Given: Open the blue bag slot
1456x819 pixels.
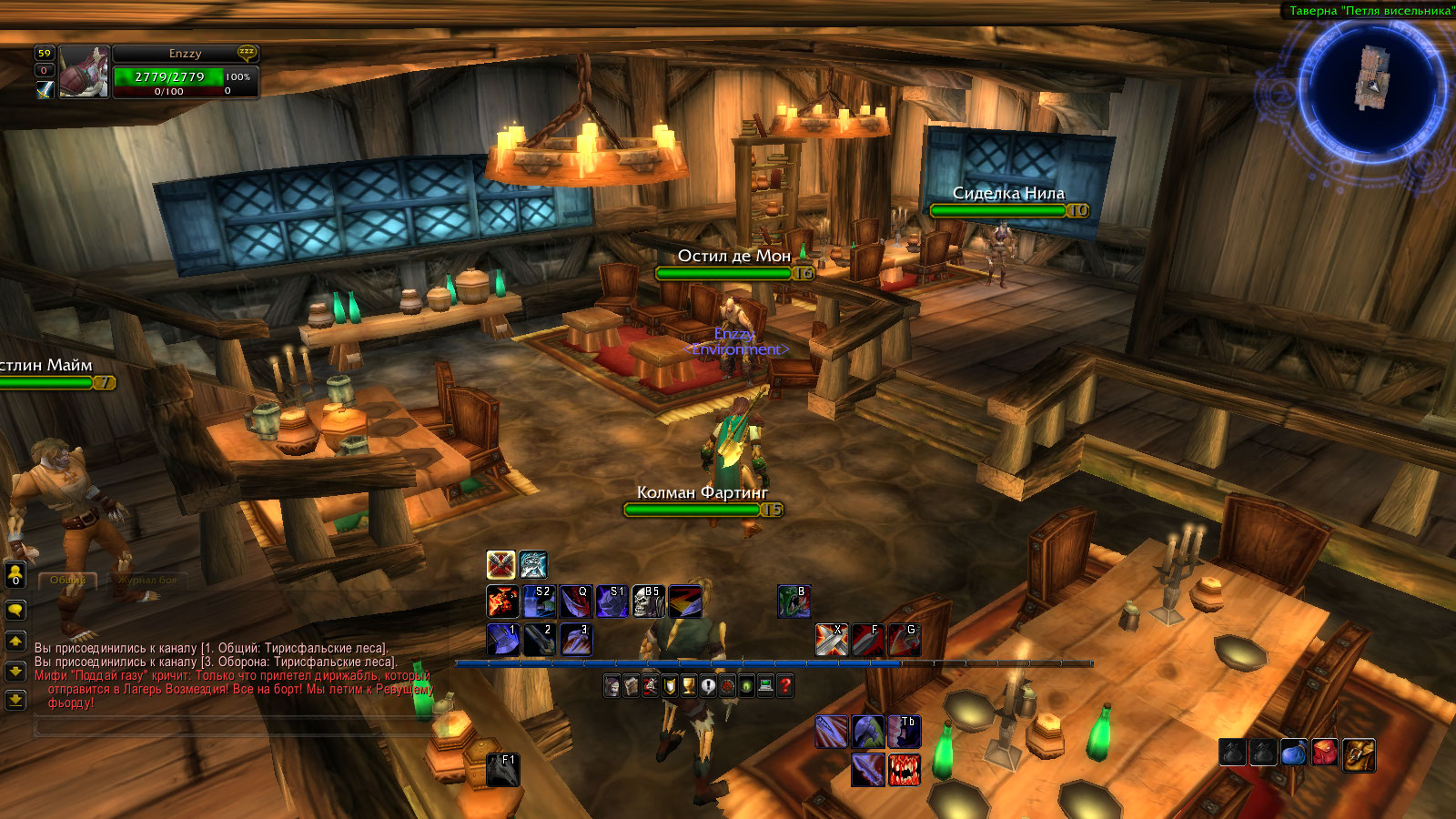Looking at the screenshot, I should (x=1294, y=753).
